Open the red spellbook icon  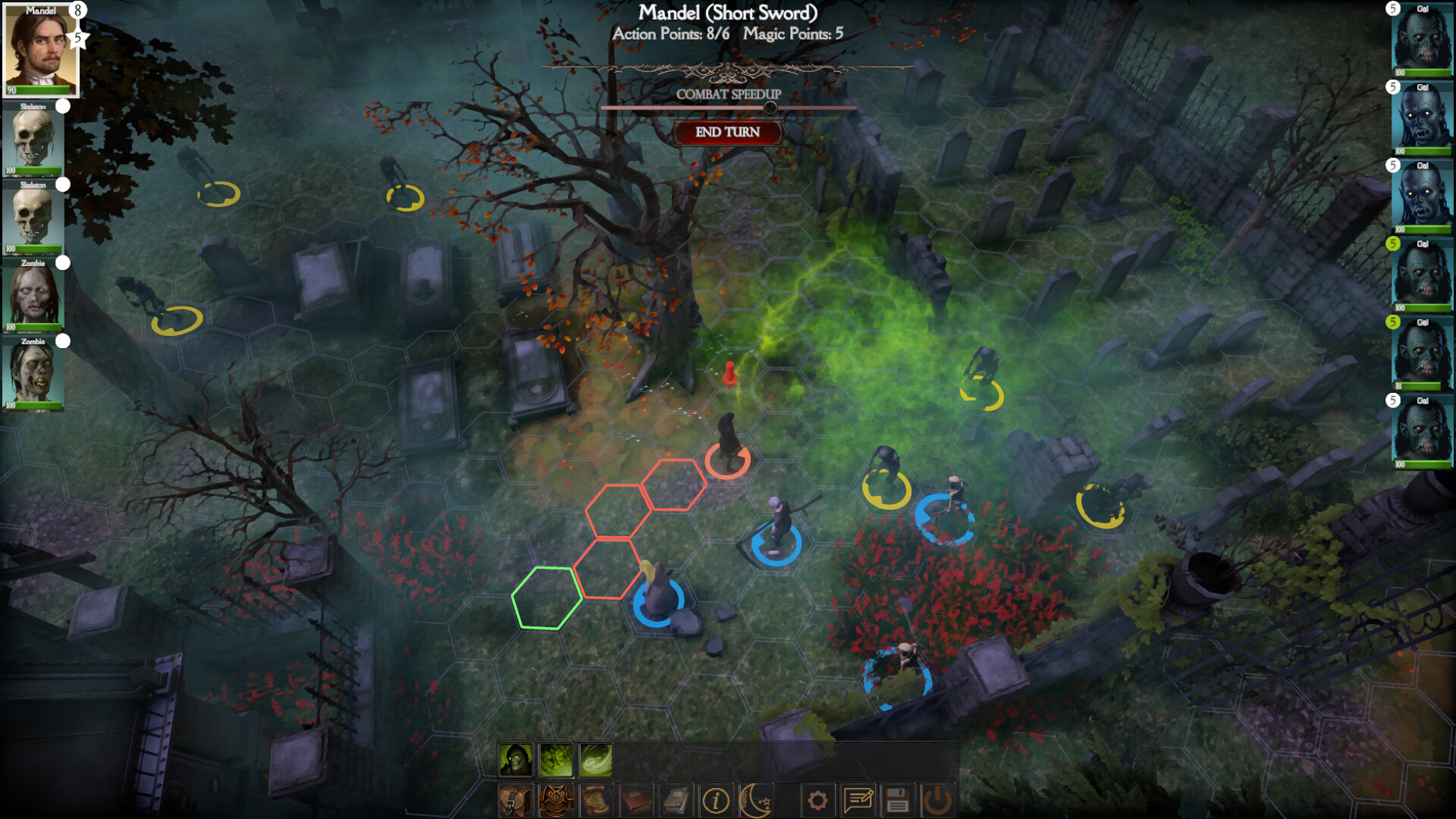(637, 799)
